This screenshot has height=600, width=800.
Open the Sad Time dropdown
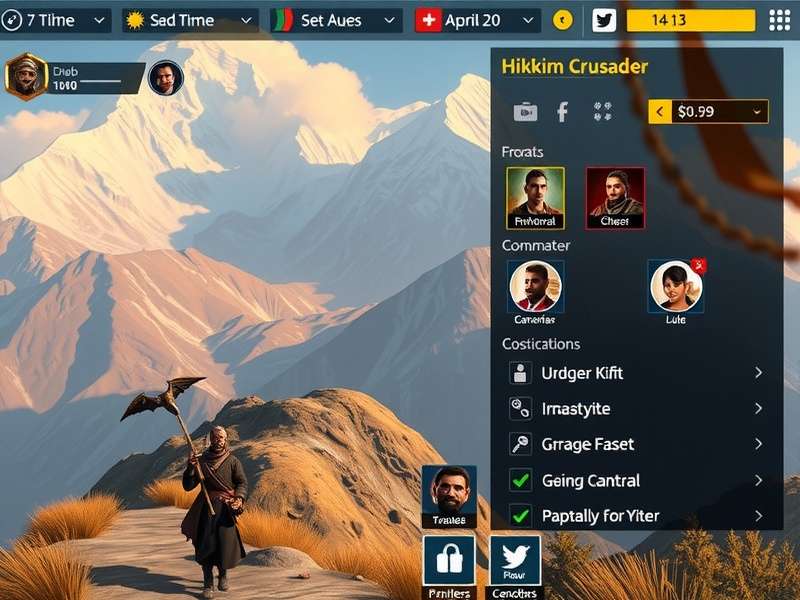click(x=190, y=20)
